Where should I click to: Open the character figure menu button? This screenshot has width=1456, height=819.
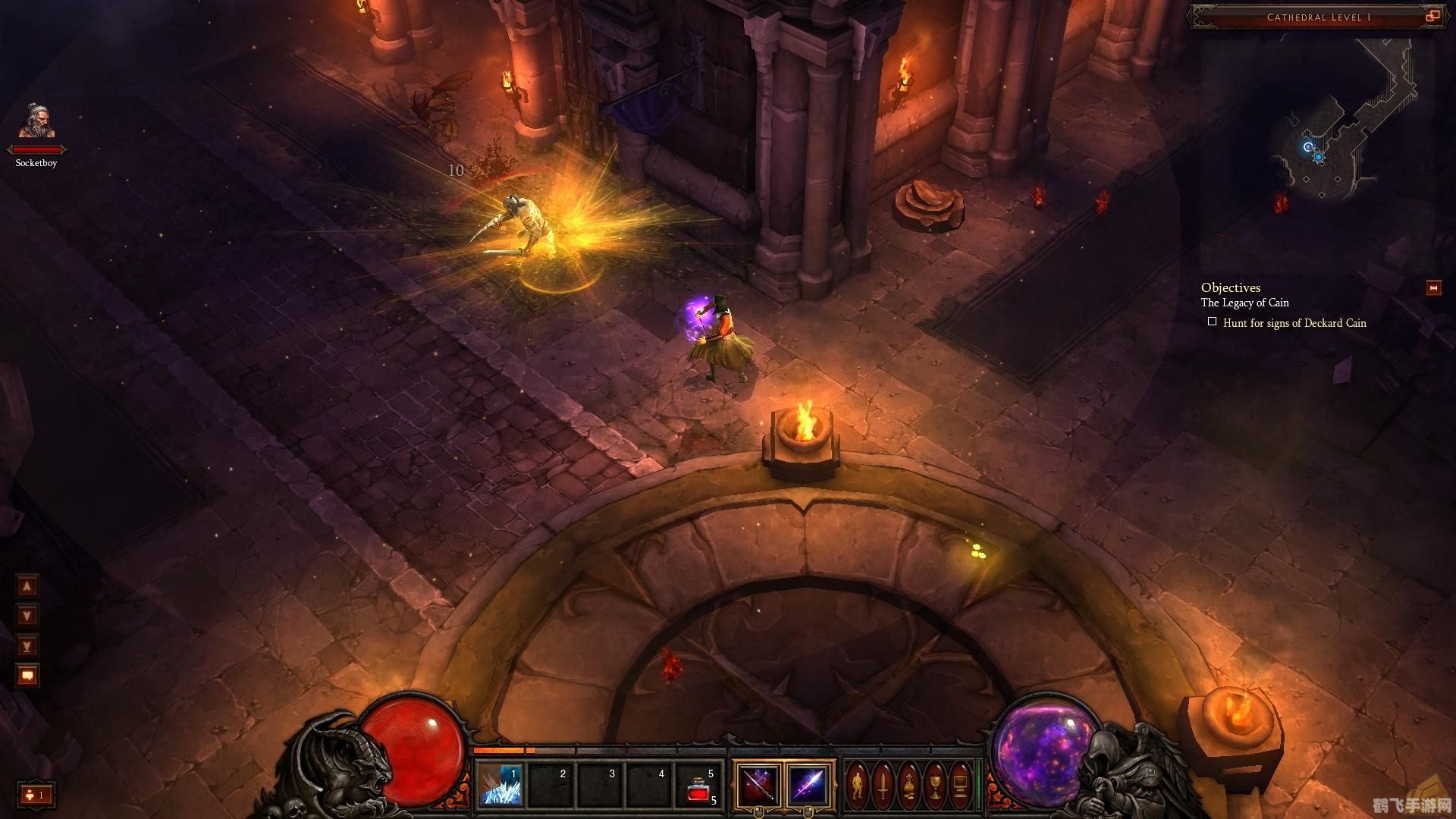858,785
